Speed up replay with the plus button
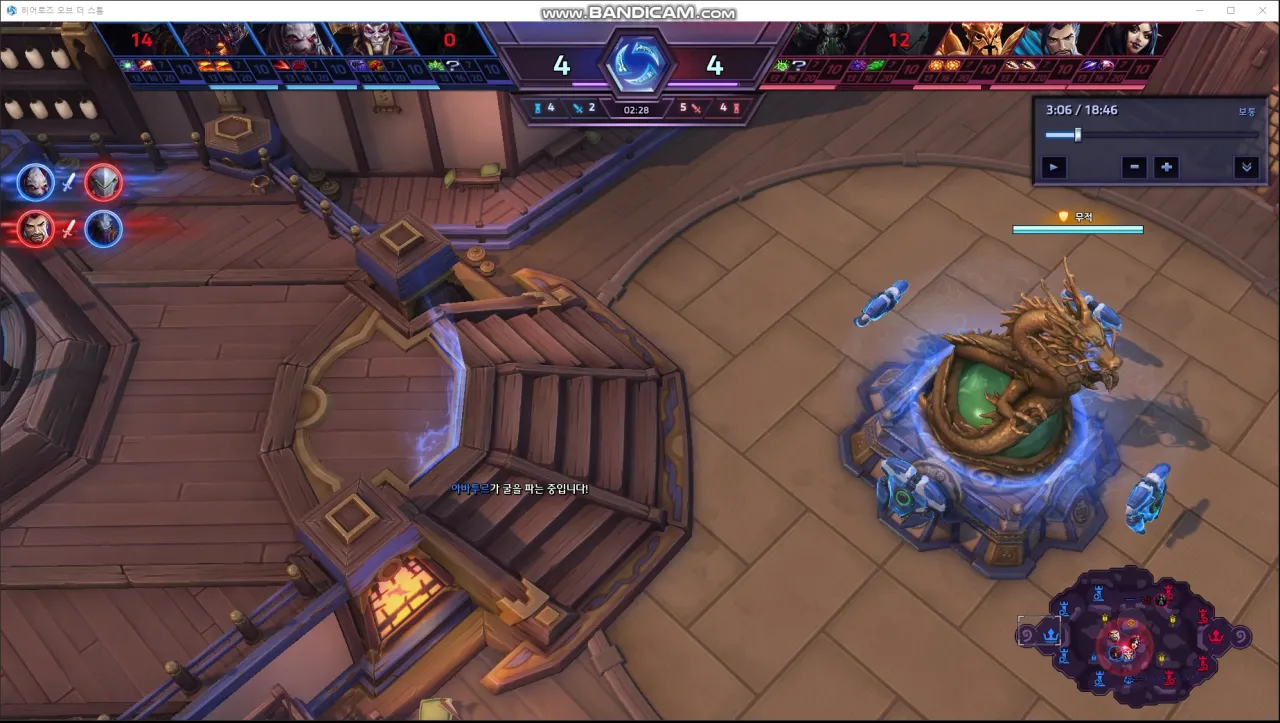Image resolution: width=1280 pixels, height=723 pixels. [x=1166, y=167]
